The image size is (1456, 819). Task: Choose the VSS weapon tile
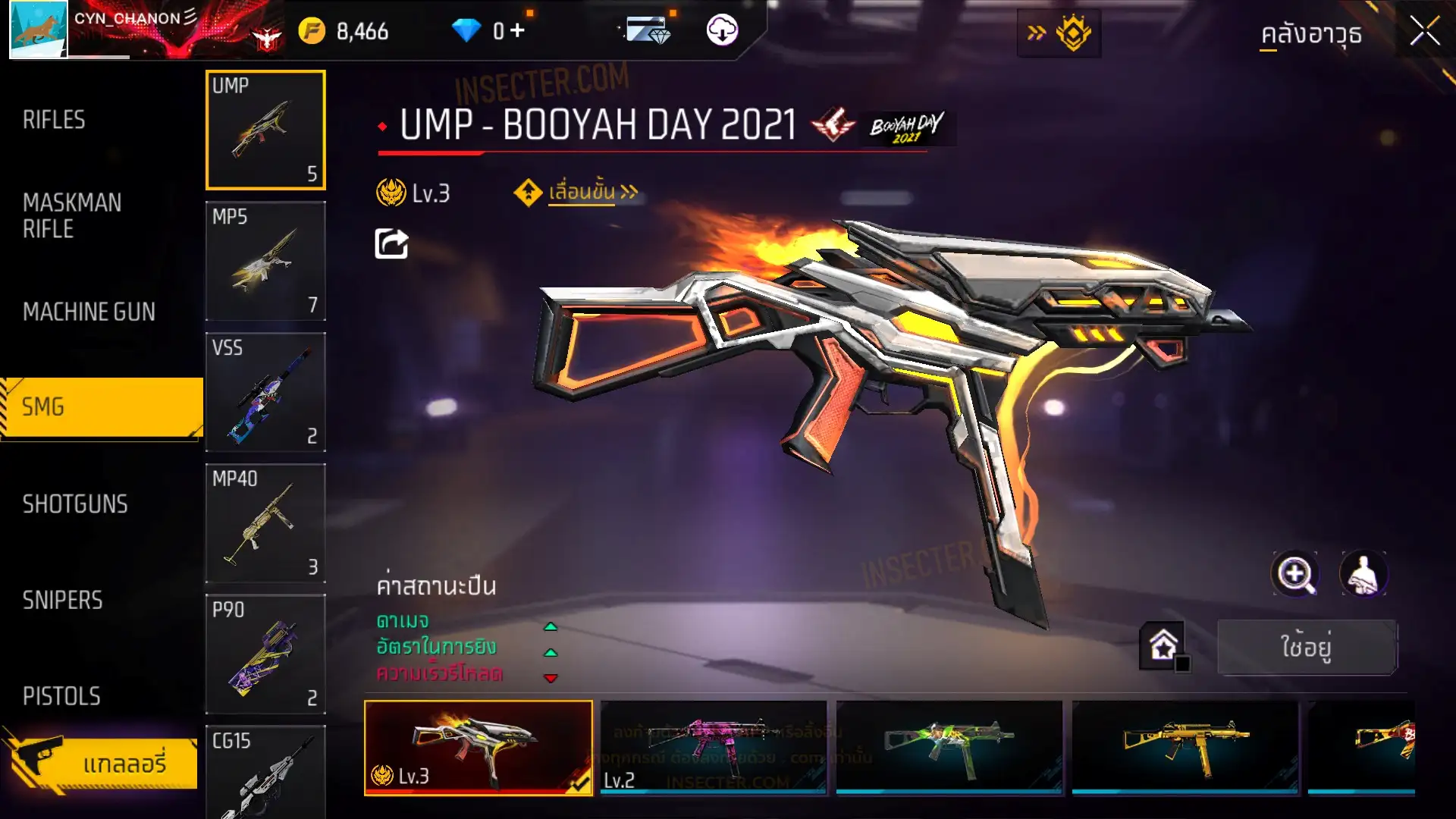(265, 392)
